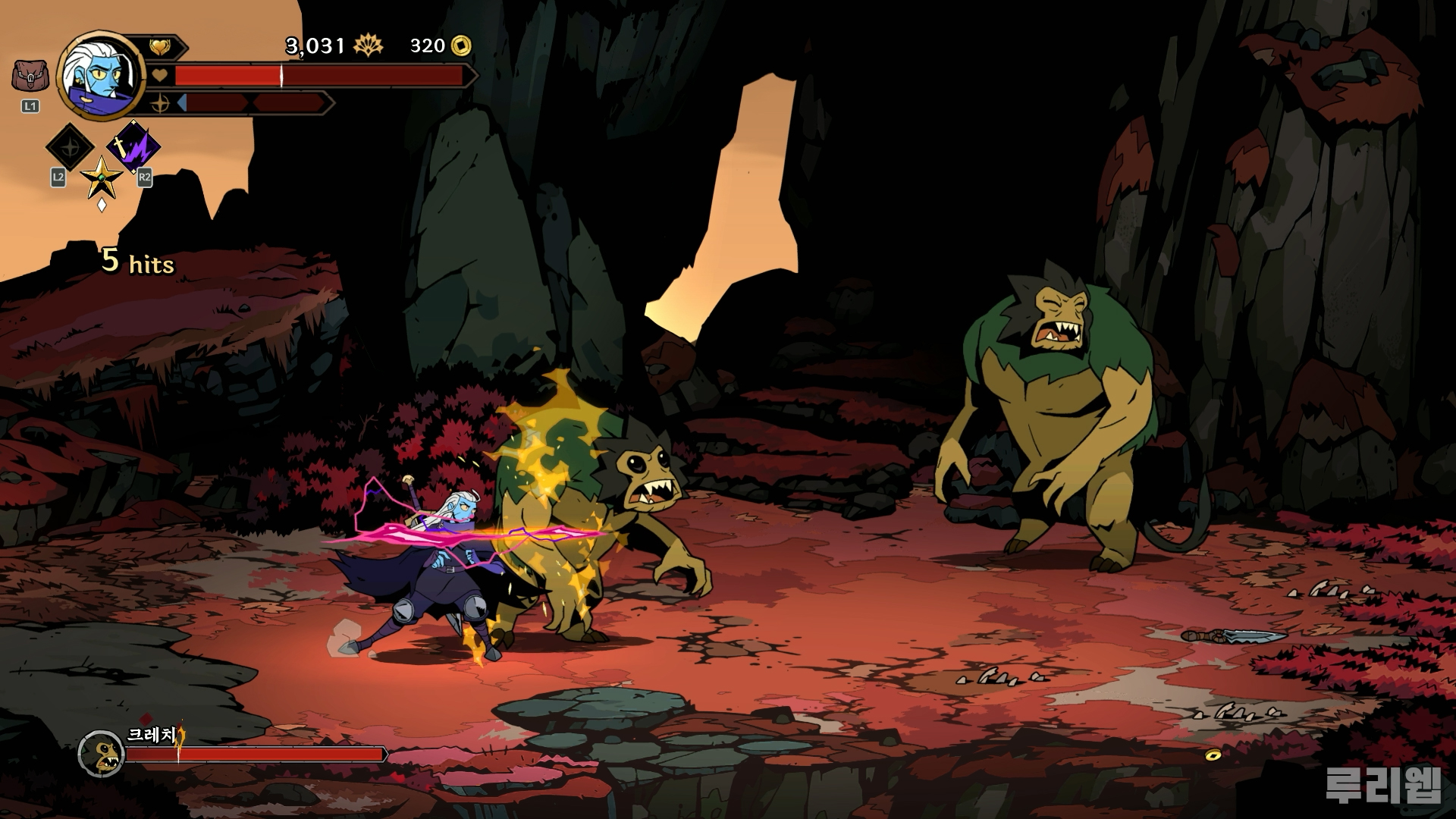Click the golden winged heart icon
Viewport: 1456px width, 819px height.
point(159,47)
